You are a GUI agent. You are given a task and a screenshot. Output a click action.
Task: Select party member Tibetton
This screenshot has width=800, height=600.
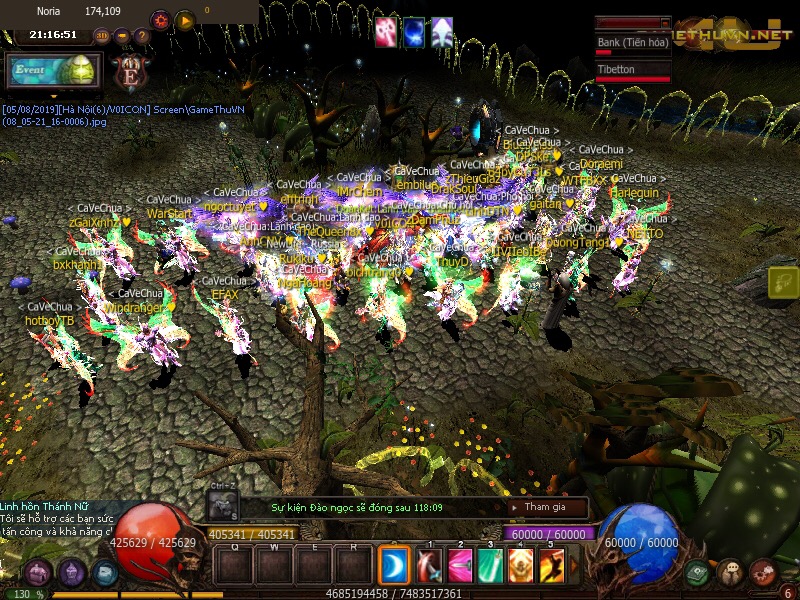632,70
